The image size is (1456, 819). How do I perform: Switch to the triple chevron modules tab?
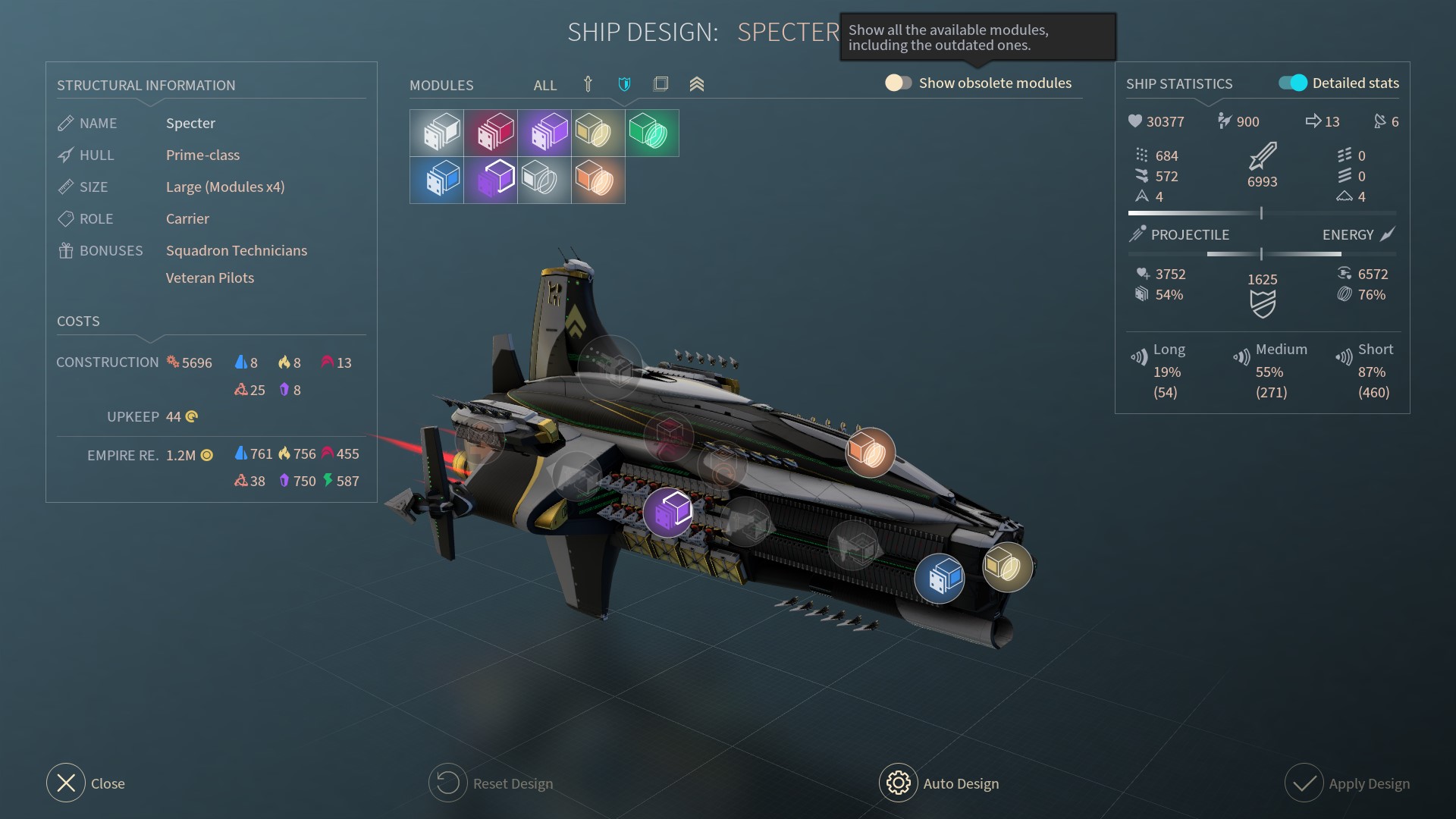697,84
